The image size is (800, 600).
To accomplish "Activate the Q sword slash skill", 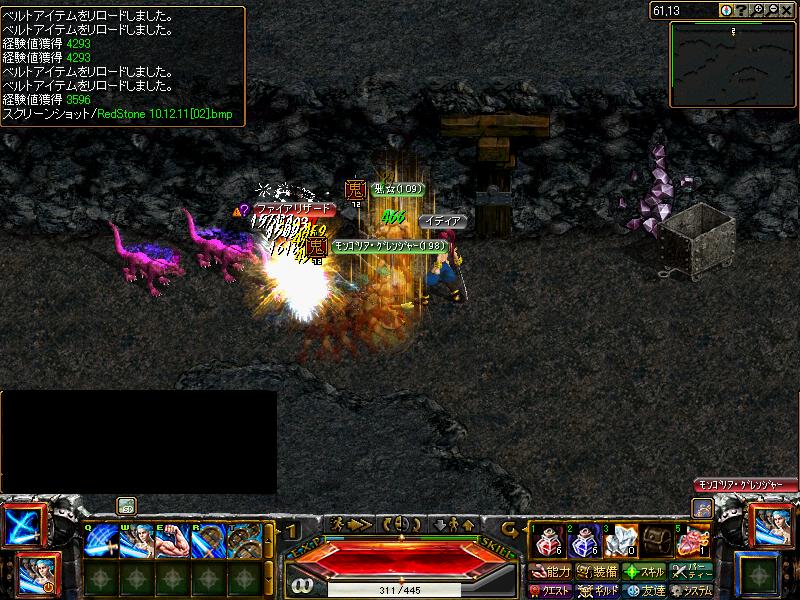I will pos(100,541).
